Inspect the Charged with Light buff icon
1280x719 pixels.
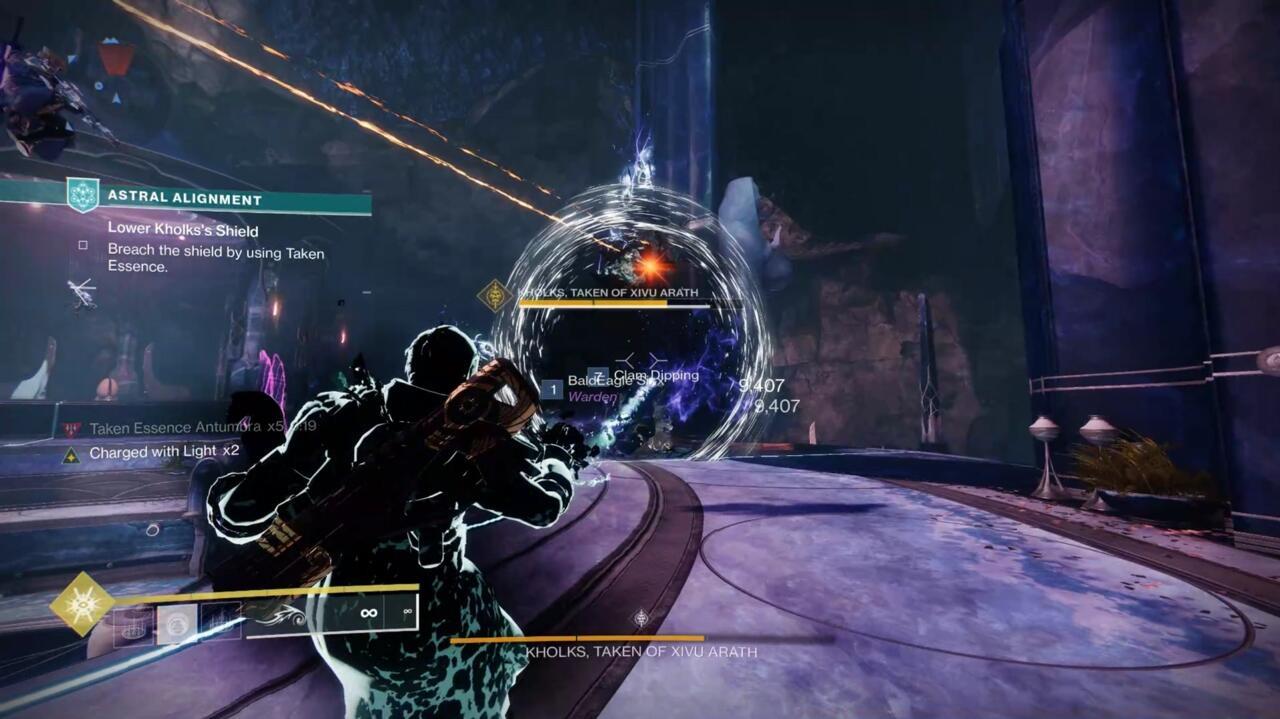[x=71, y=453]
